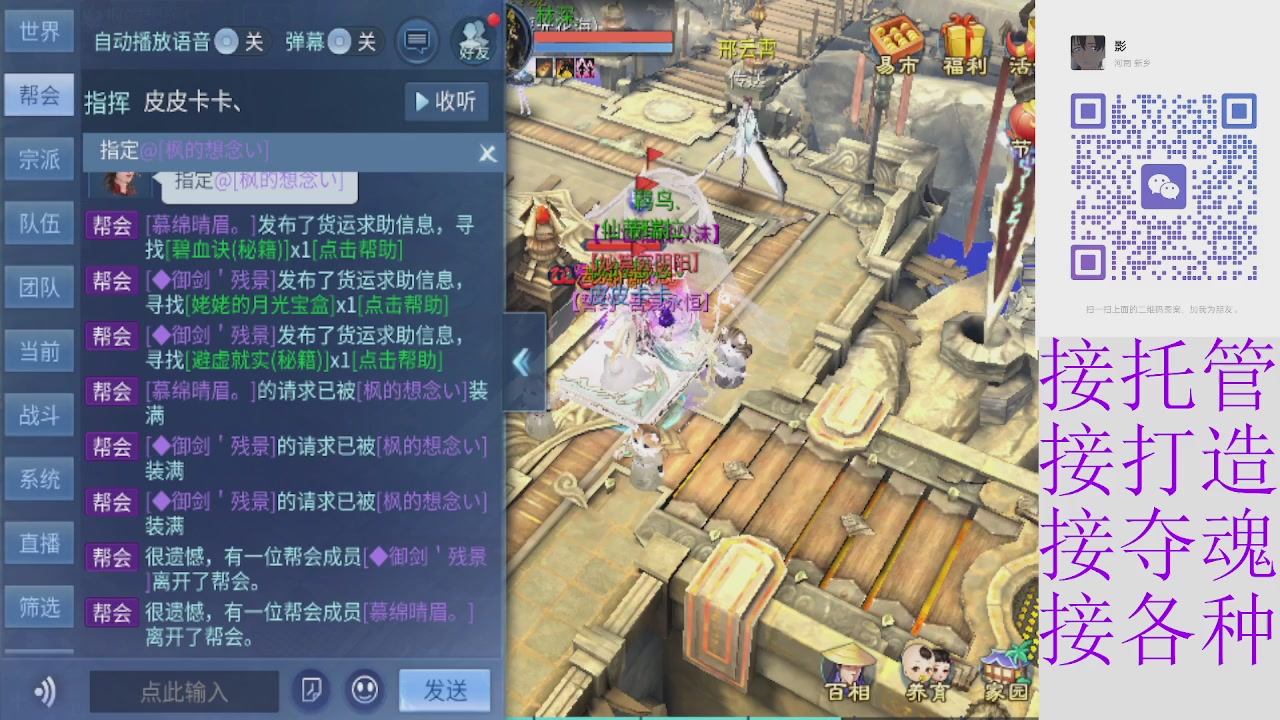This screenshot has width=1280, height=720.
Task: Click the 点此输入 chat input field
Action: point(183,691)
